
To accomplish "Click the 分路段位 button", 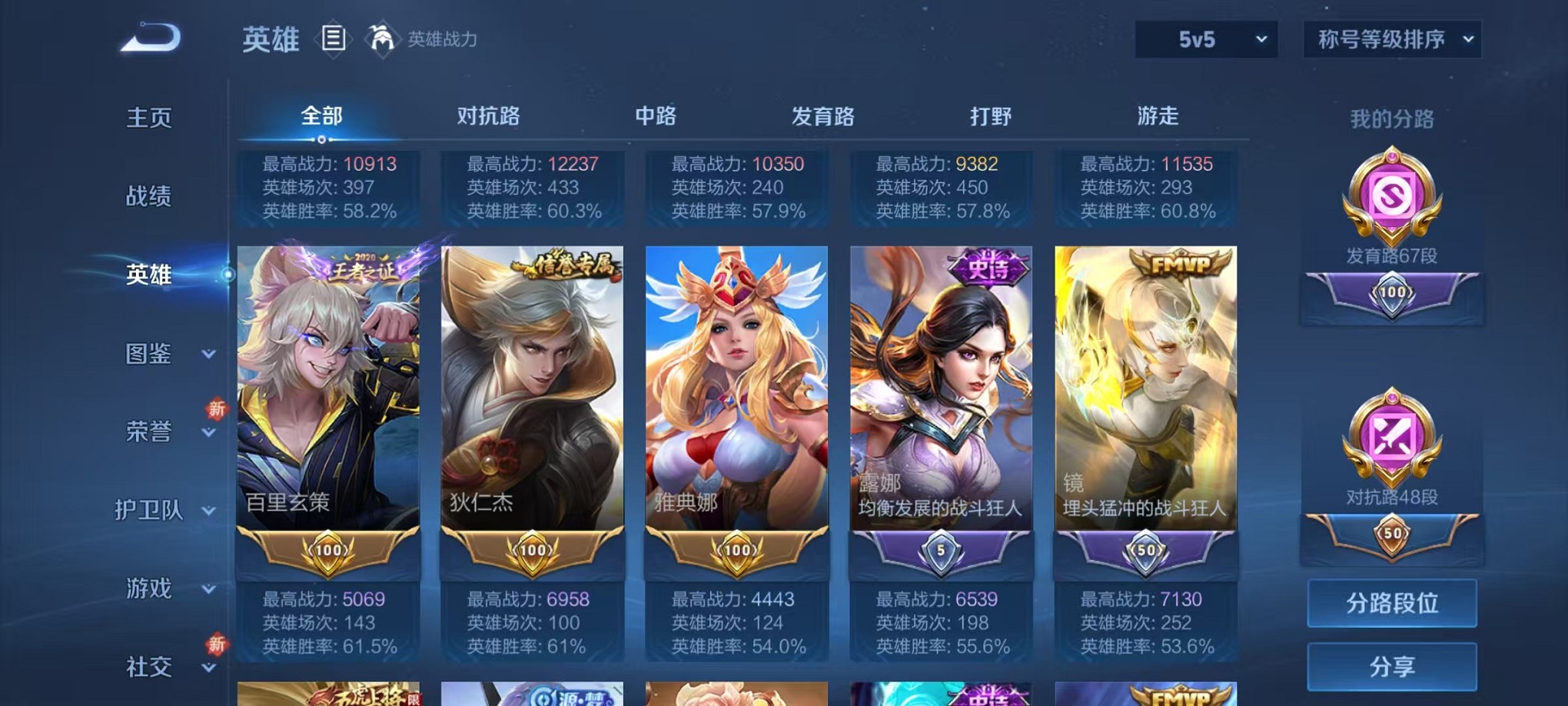I will pos(1392,604).
